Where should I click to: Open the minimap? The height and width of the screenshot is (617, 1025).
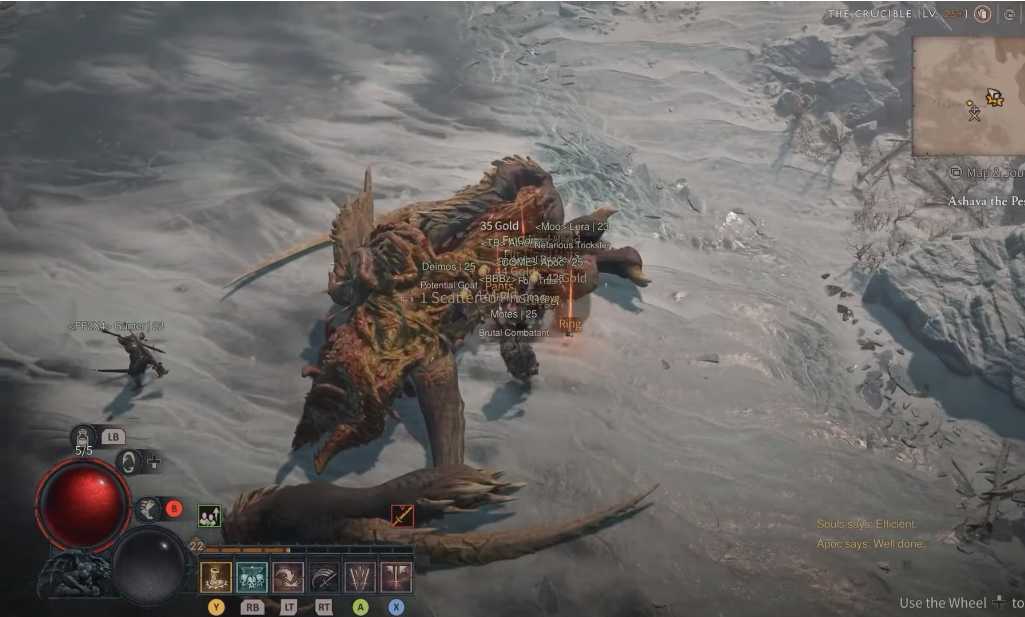[x=968, y=96]
